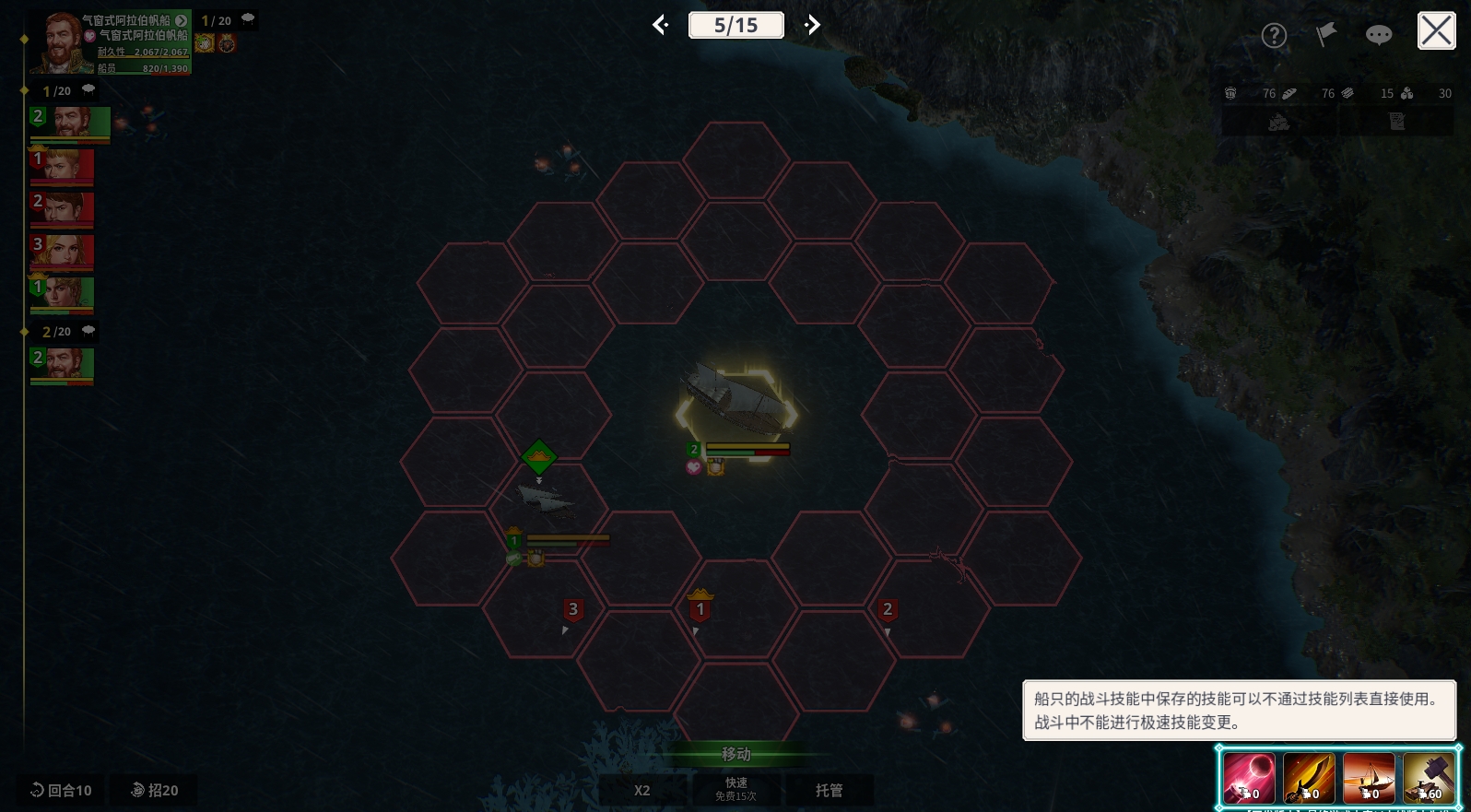Open the battle log scroll button

pyautogui.click(x=1396, y=122)
